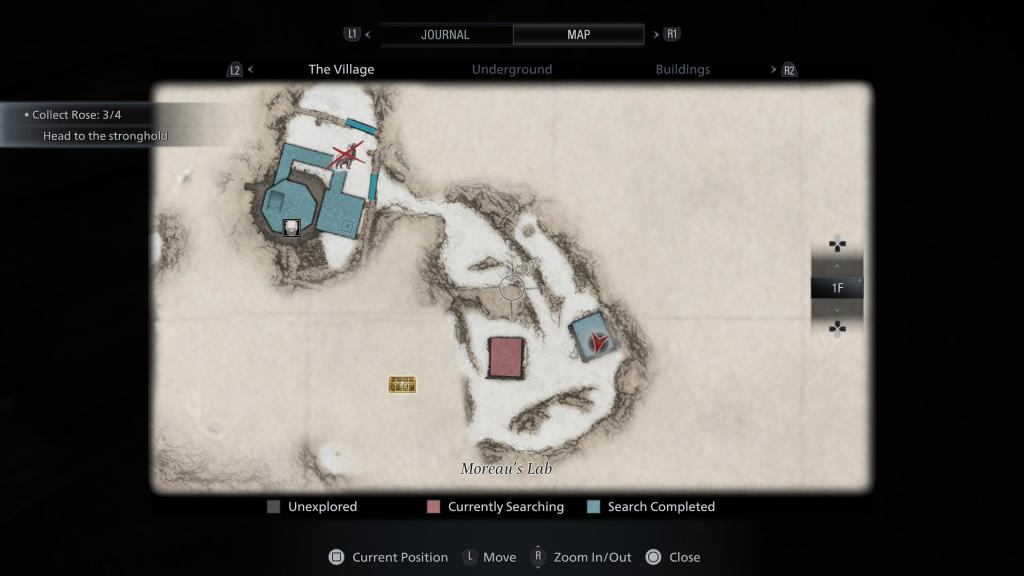This screenshot has height=576, width=1024.
Task: Click the crossed-out red horse marker
Action: click(347, 156)
